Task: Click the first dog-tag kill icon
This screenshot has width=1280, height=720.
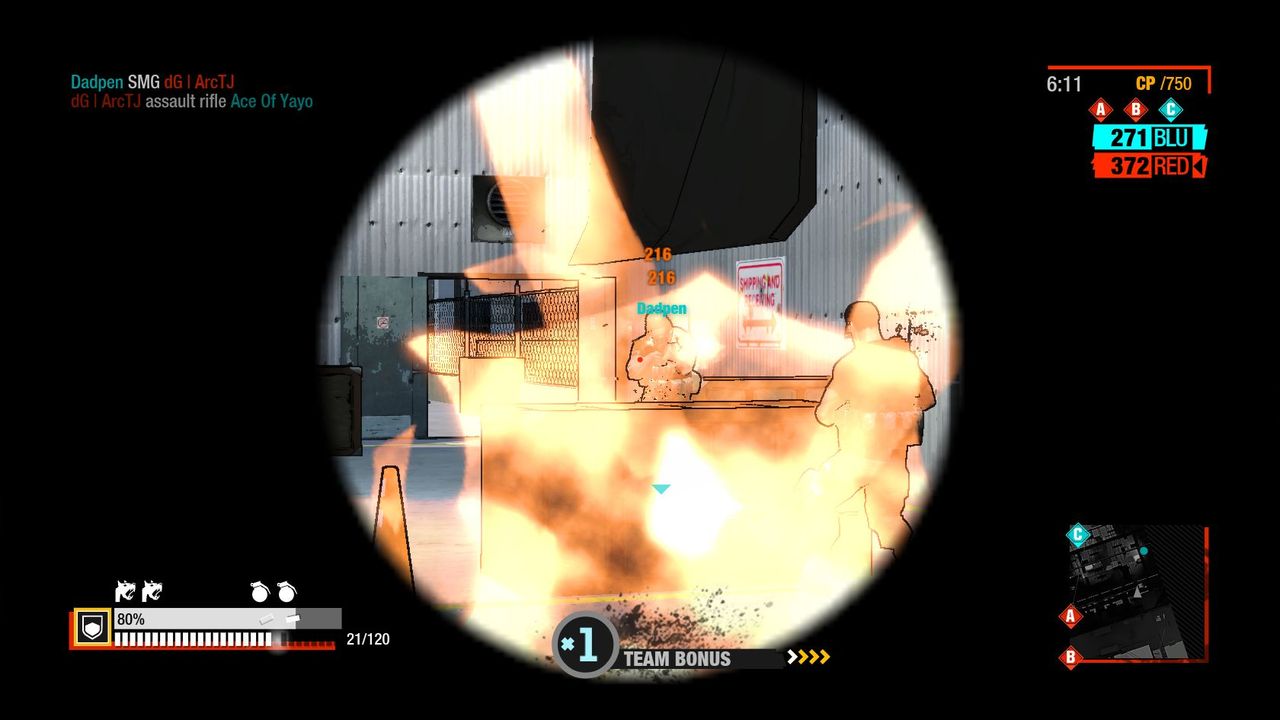Action: click(x=127, y=592)
